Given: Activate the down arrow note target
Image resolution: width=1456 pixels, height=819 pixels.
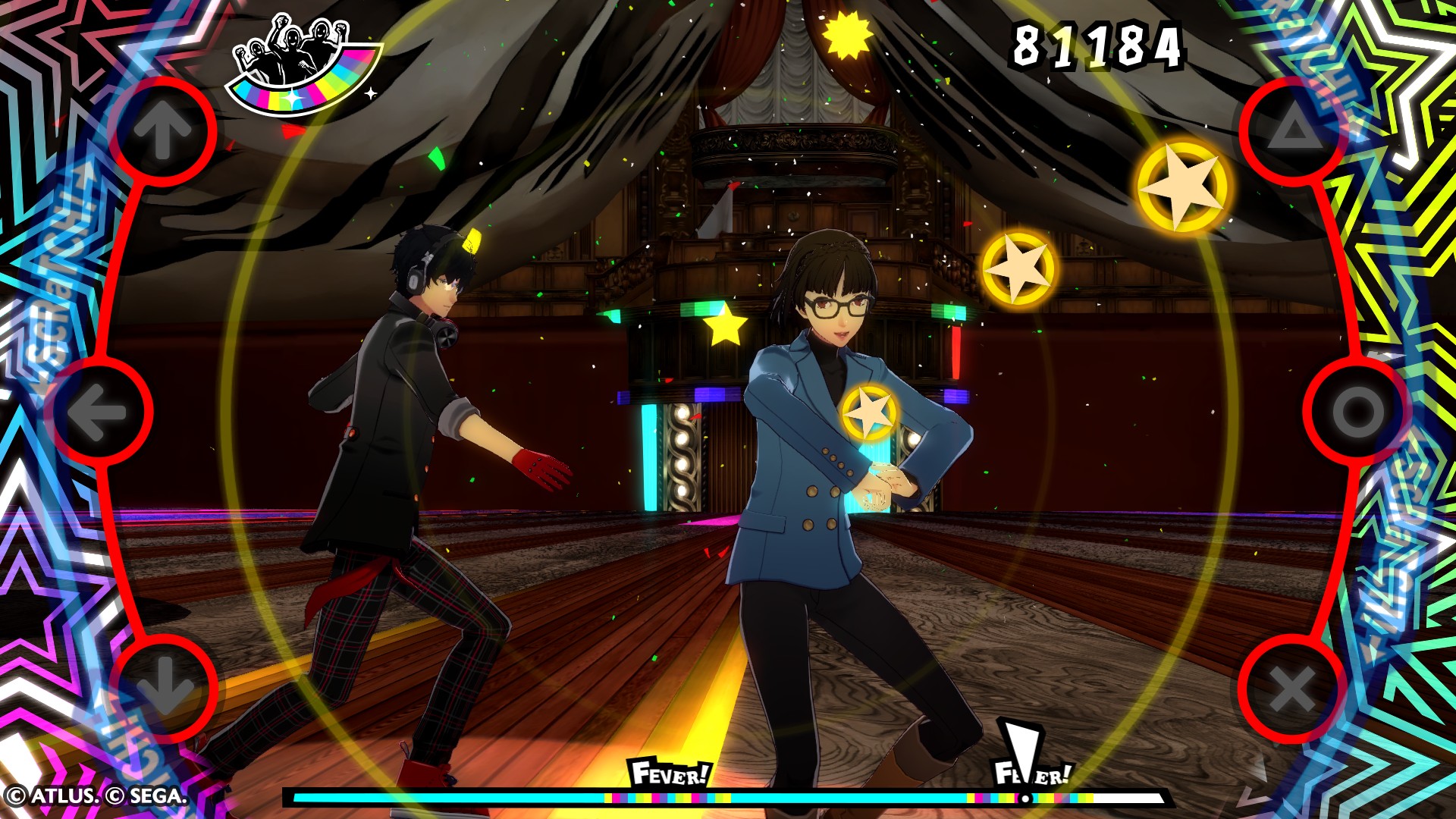Looking at the screenshot, I should (163, 688).
